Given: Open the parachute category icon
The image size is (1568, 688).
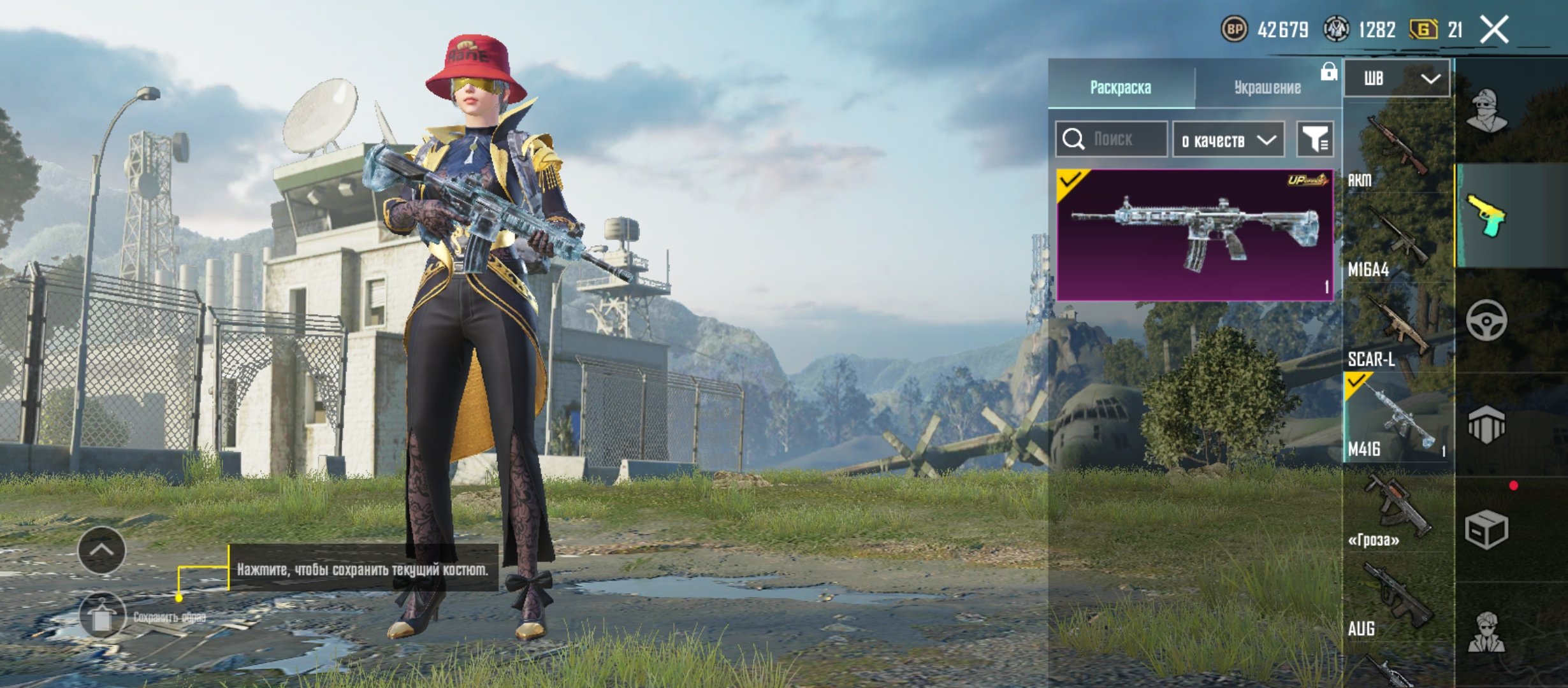Looking at the screenshot, I should point(1486,425).
